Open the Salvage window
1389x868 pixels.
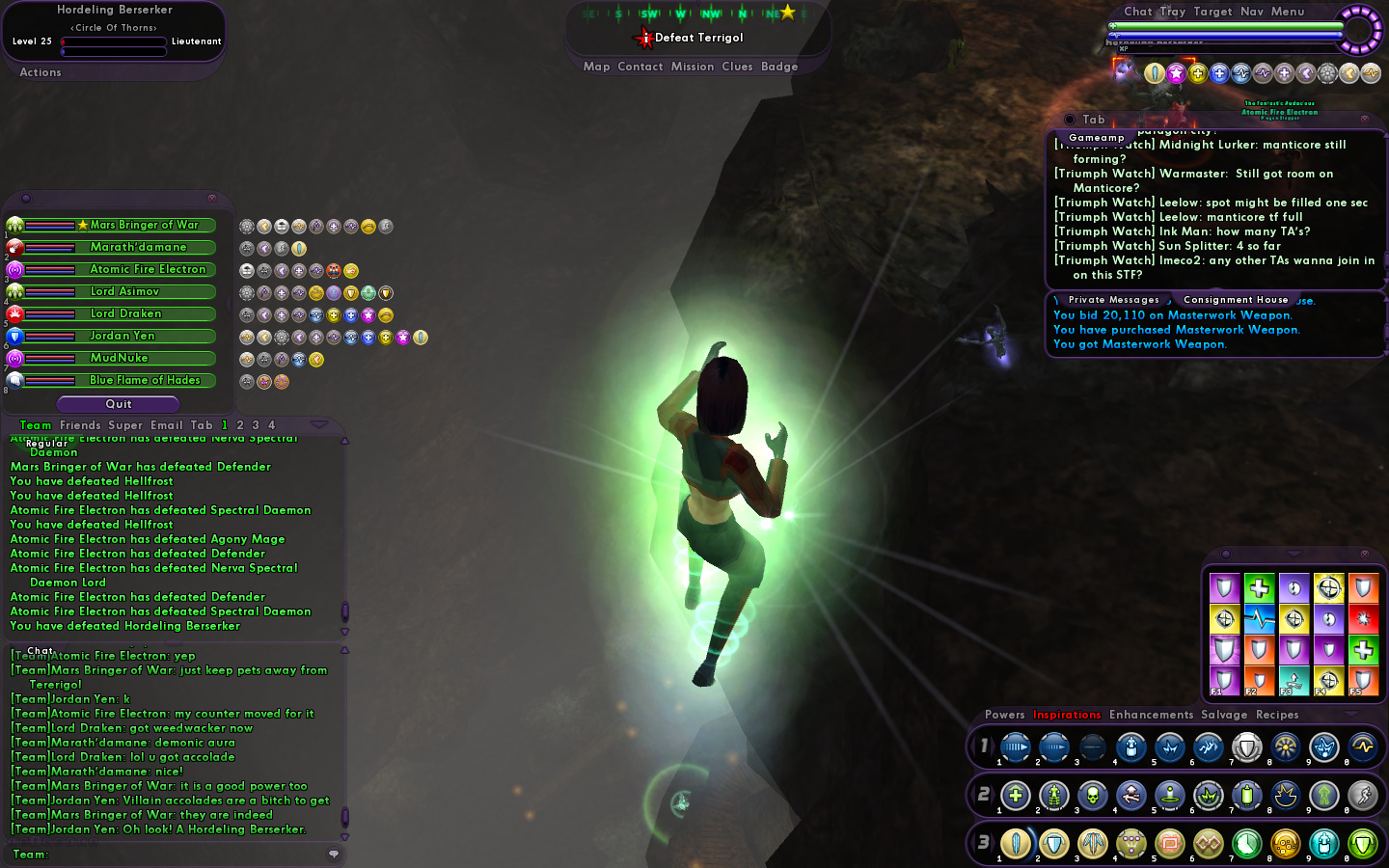coord(1224,715)
